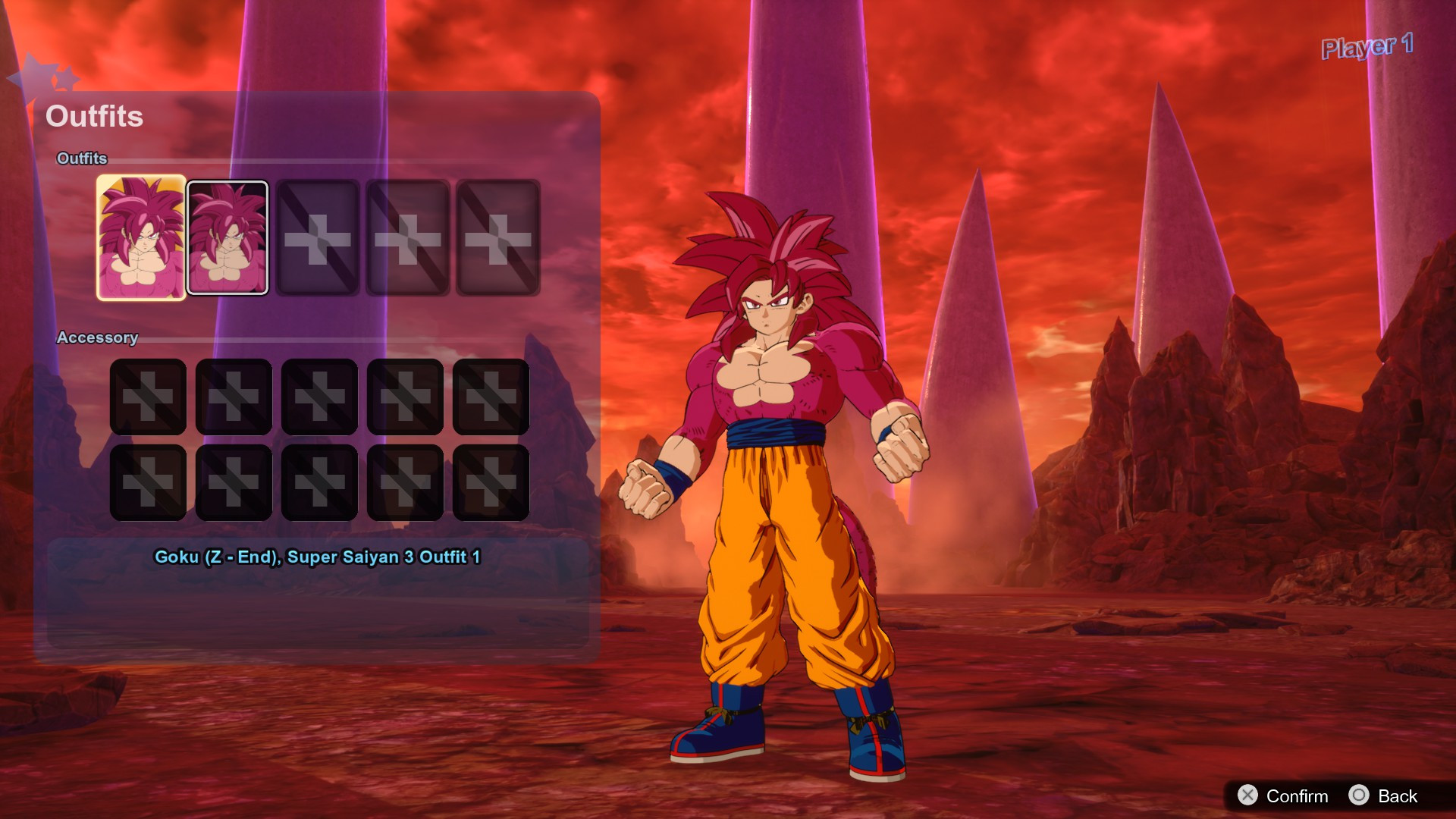Click the Accessory section header

98,338
